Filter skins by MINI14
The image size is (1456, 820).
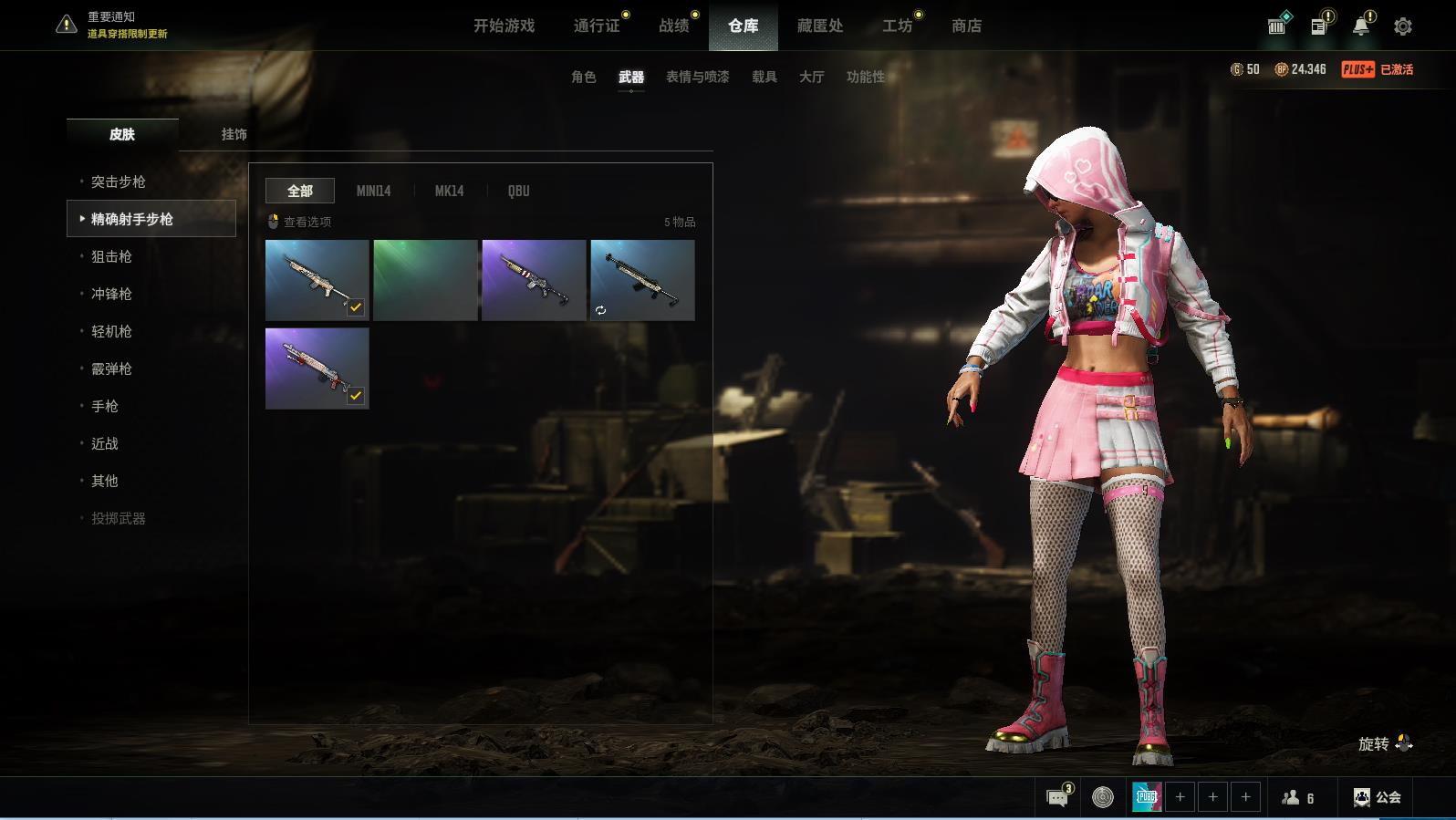[373, 191]
